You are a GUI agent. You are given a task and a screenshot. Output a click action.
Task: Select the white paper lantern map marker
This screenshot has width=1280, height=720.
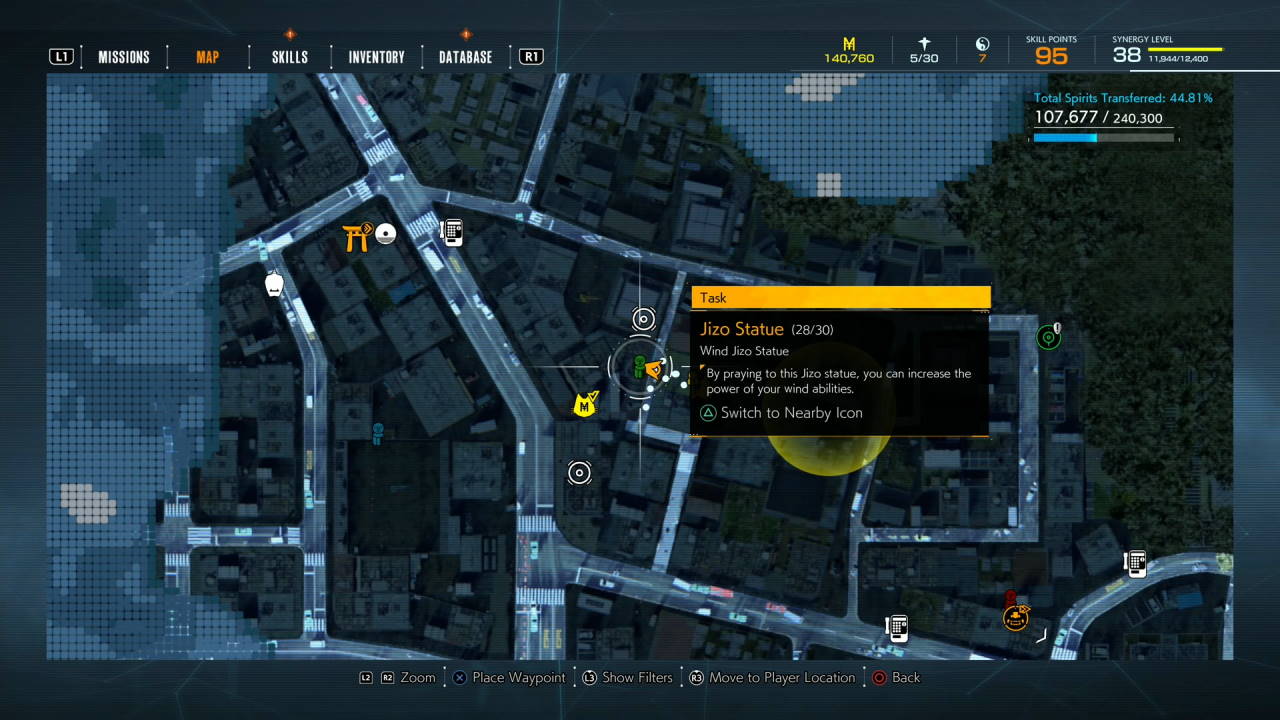(275, 284)
